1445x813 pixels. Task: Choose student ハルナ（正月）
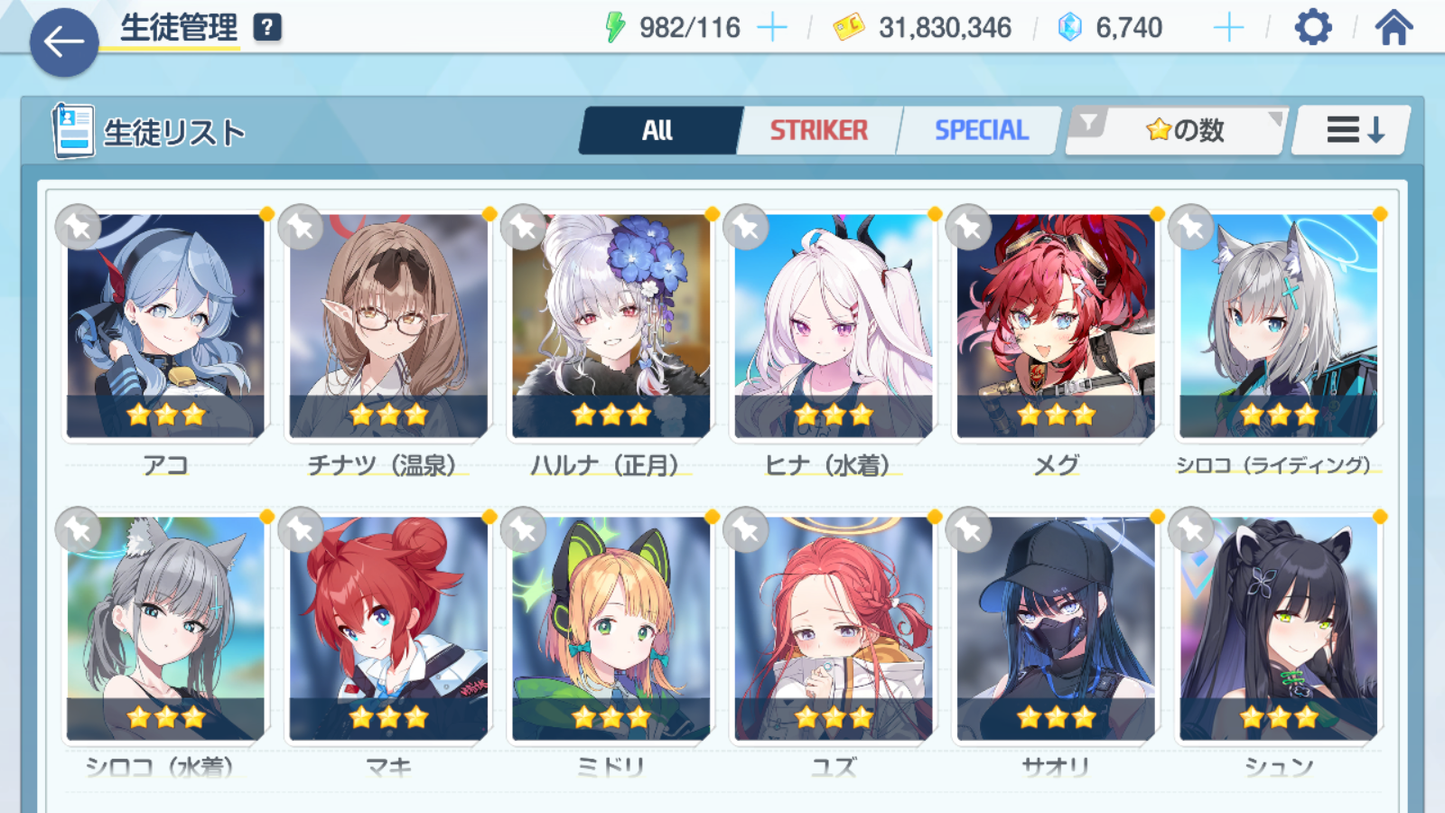coord(611,326)
